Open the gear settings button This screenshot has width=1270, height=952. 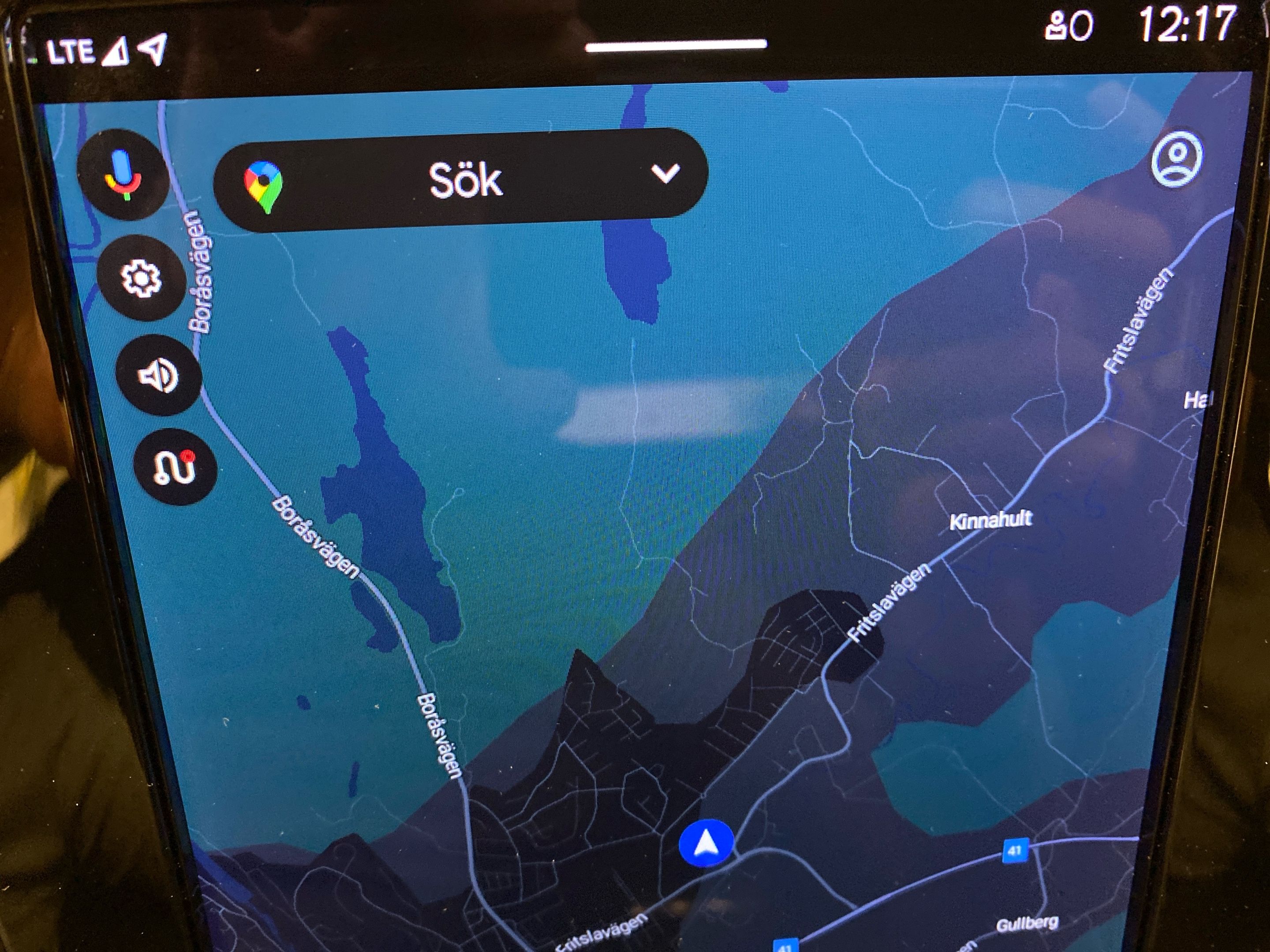coord(141,278)
